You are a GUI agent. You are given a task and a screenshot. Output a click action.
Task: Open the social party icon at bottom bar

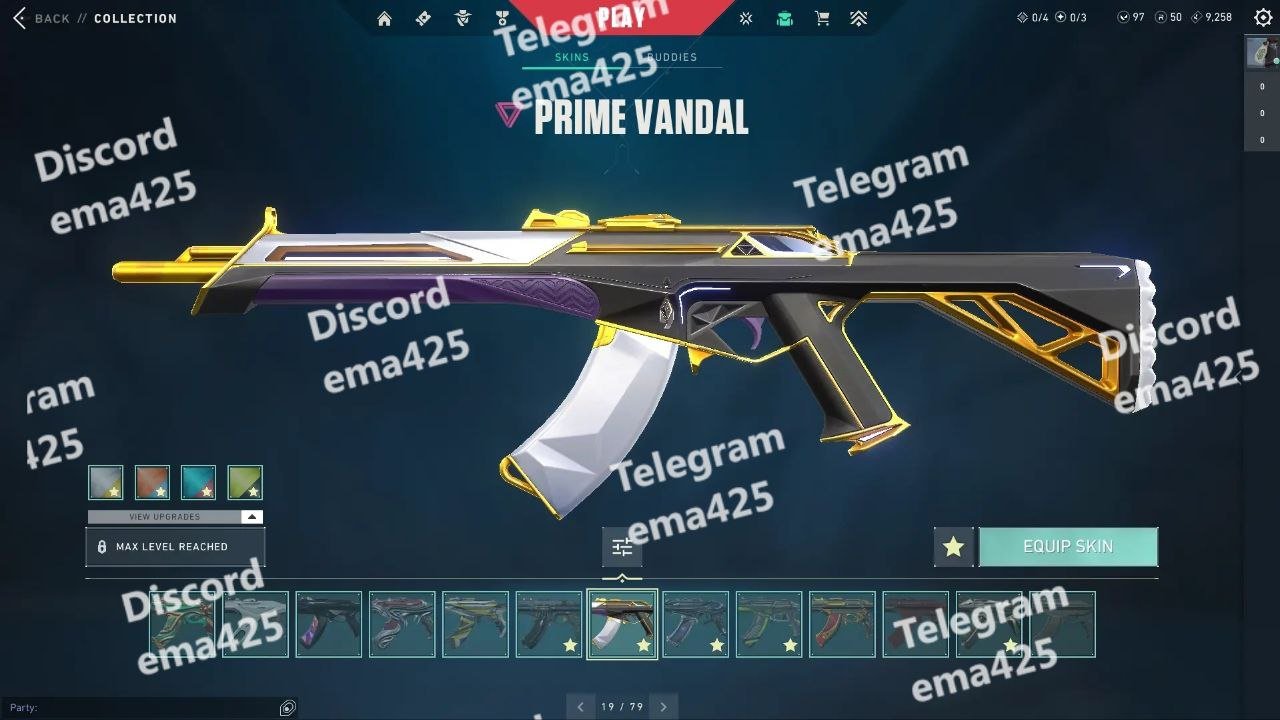click(288, 708)
